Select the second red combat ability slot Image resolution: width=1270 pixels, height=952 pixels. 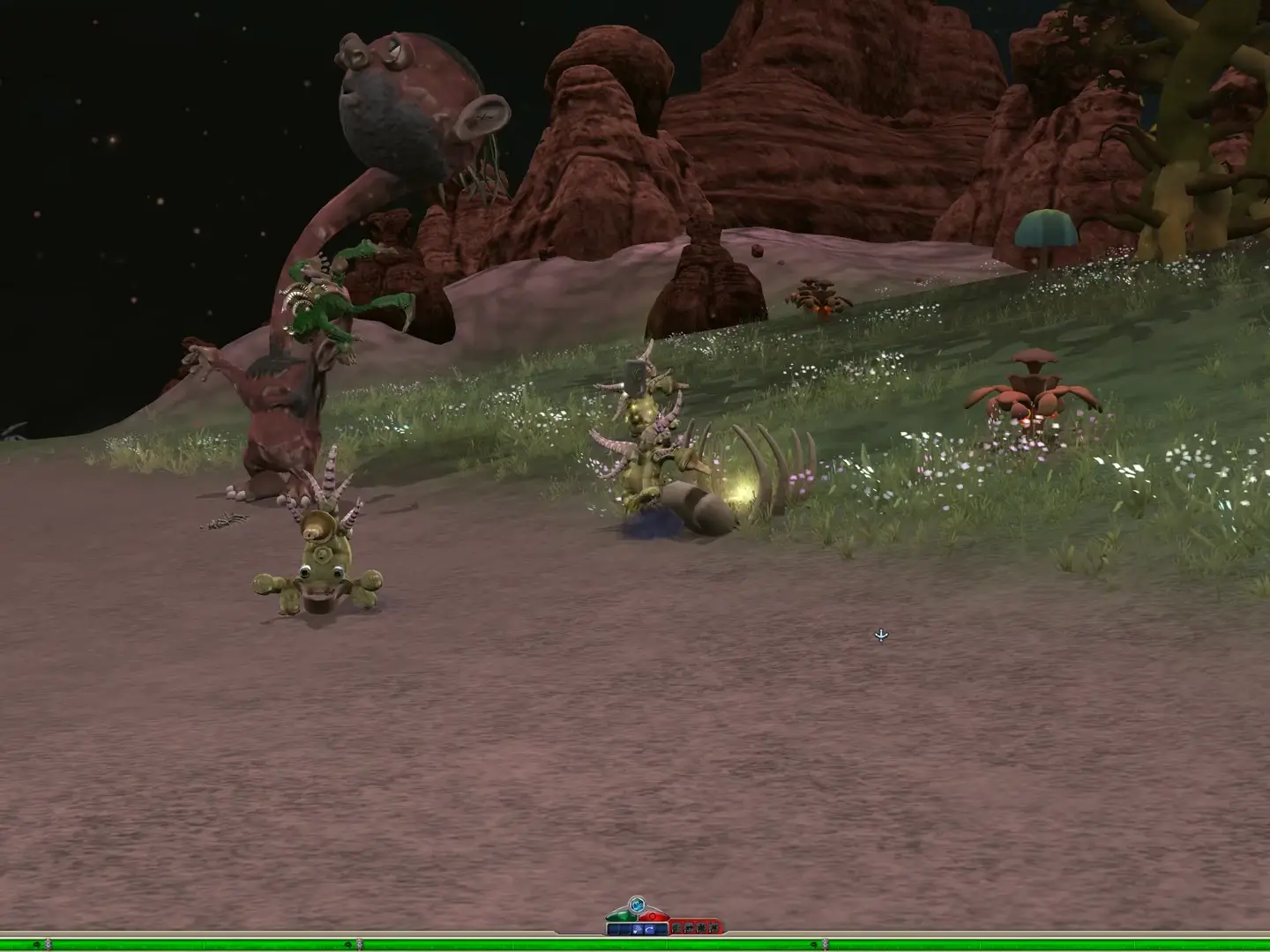688,929
